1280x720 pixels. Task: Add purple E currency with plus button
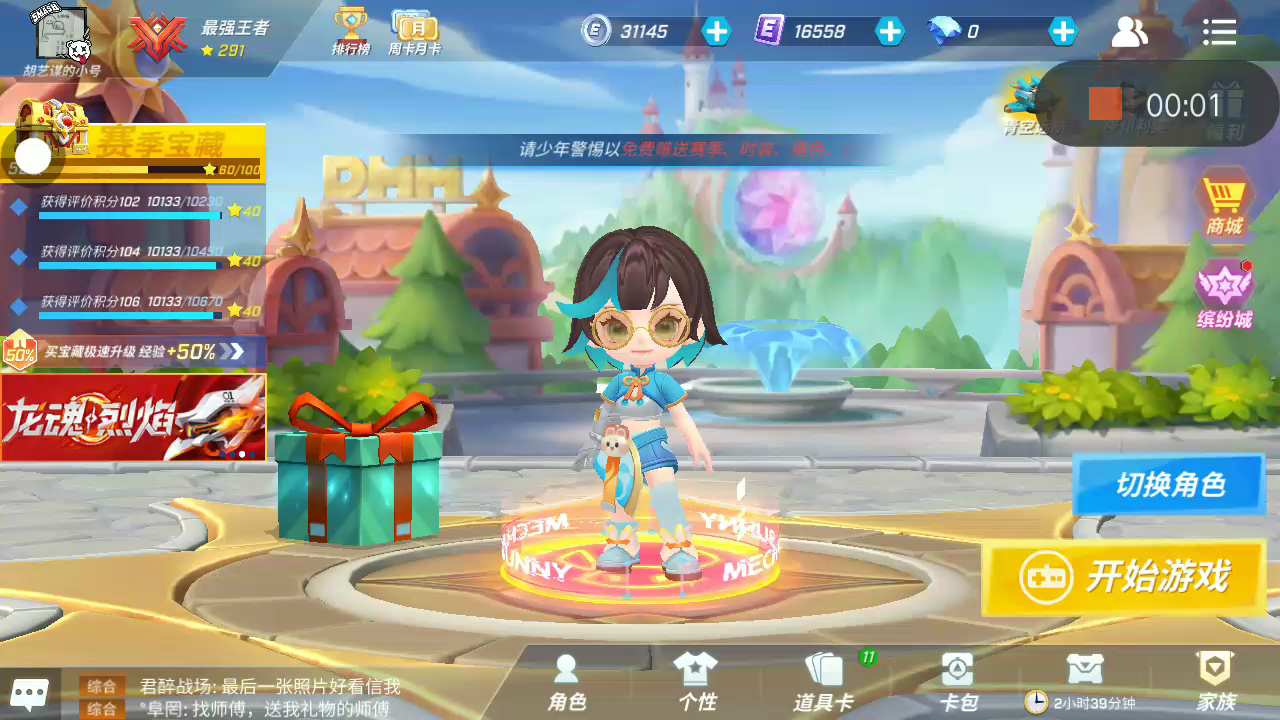889,32
